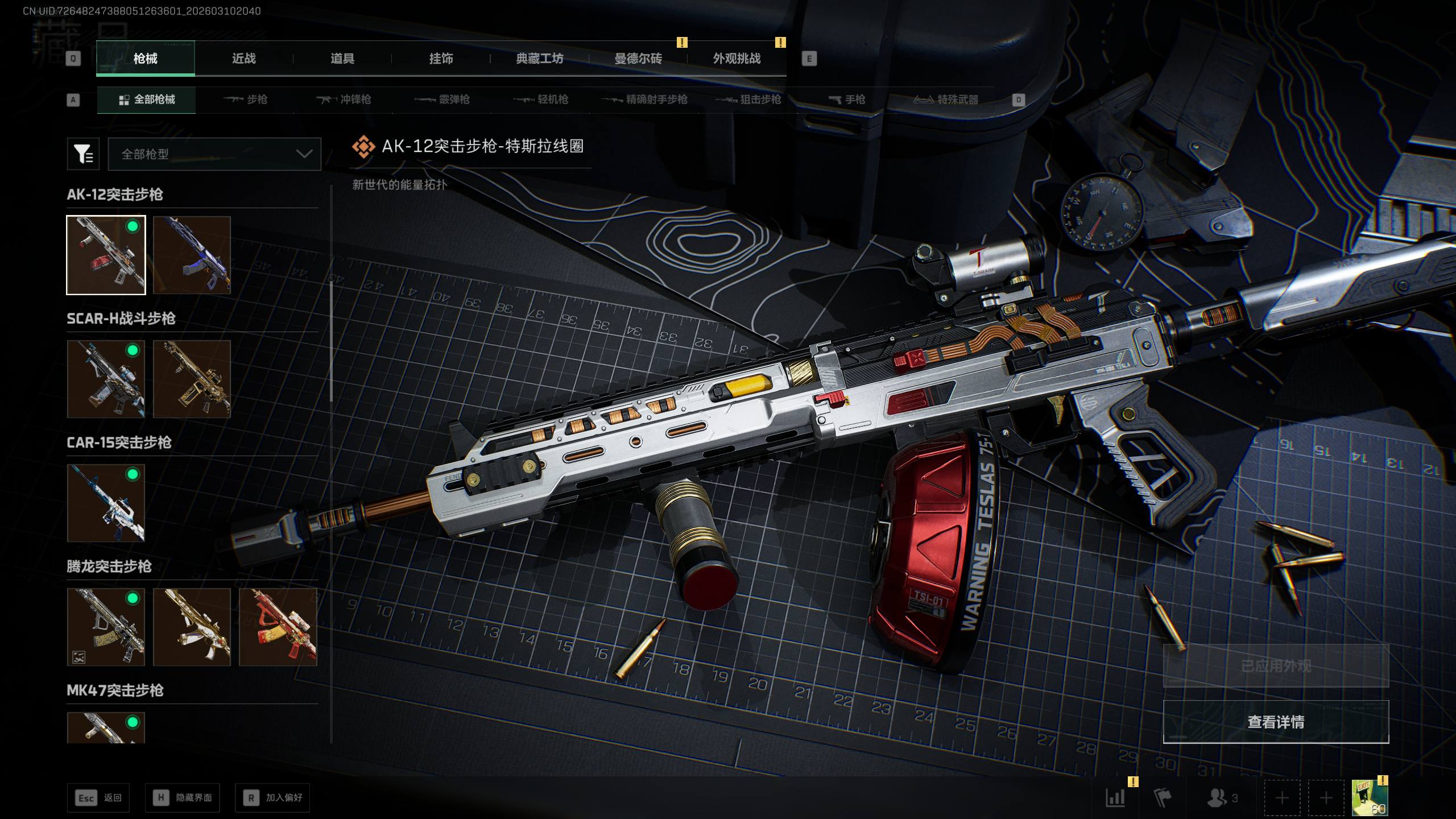
Task: Select the blue AK-12 skin thumbnail
Action: [x=192, y=255]
